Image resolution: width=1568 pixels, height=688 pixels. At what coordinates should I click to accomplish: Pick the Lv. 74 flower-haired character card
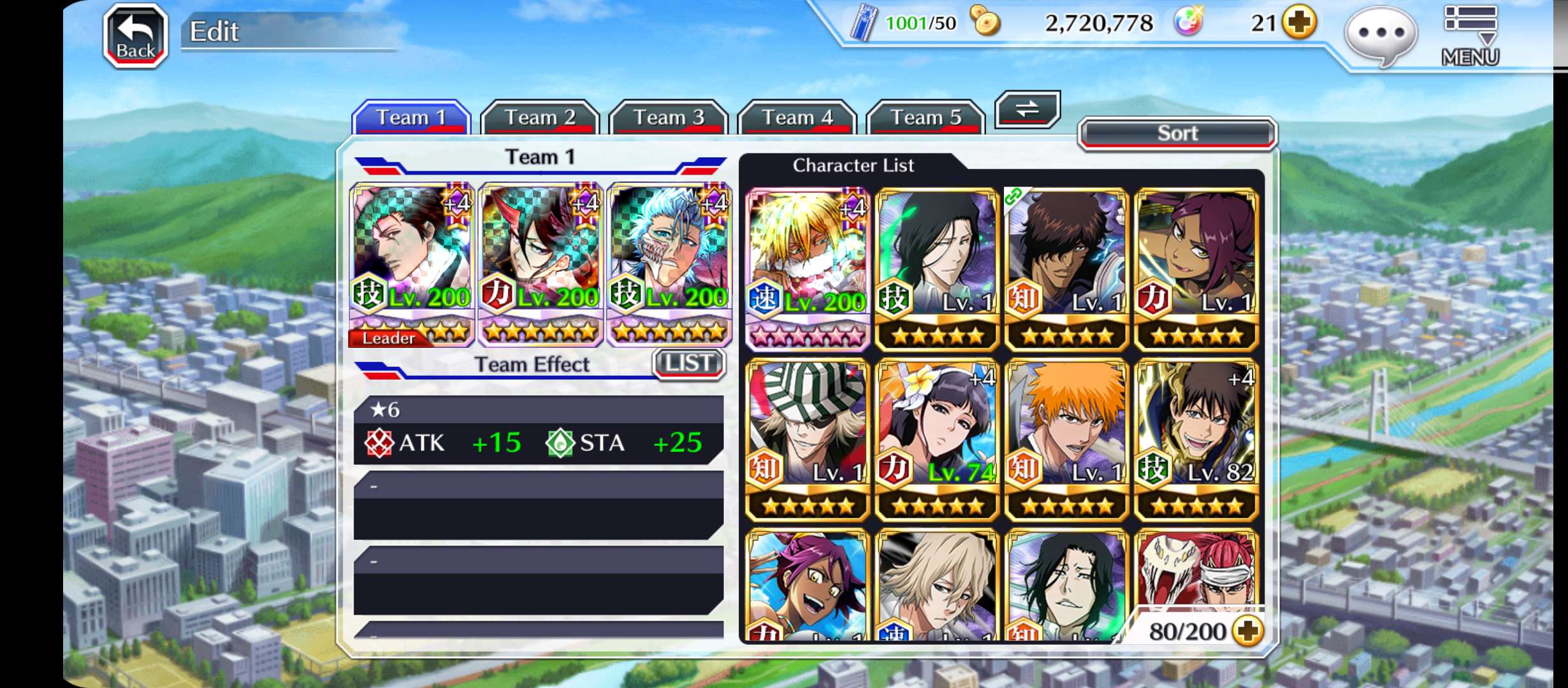click(x=937, y=439)
